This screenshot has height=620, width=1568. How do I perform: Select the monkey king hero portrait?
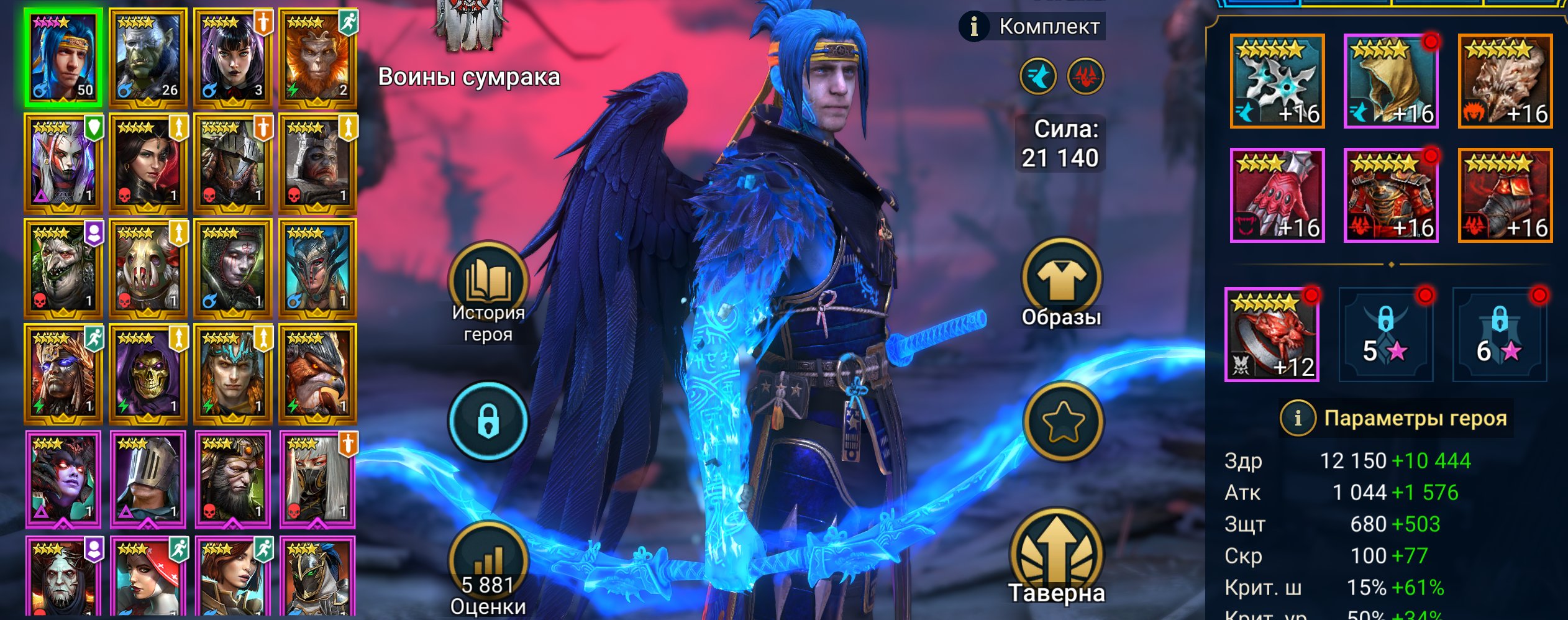coord(317,57)
